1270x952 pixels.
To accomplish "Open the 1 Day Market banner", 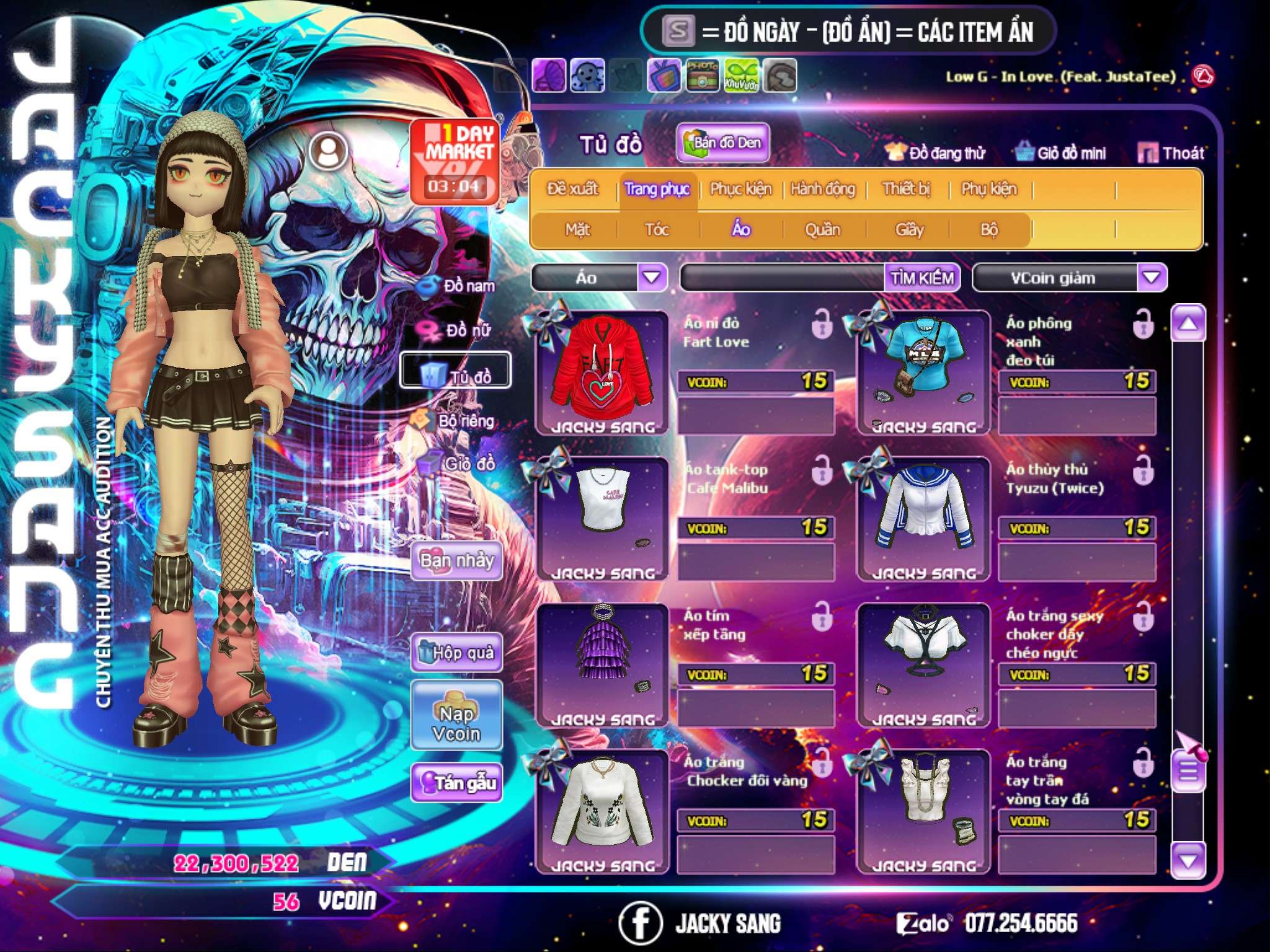I will coord(455,161).
